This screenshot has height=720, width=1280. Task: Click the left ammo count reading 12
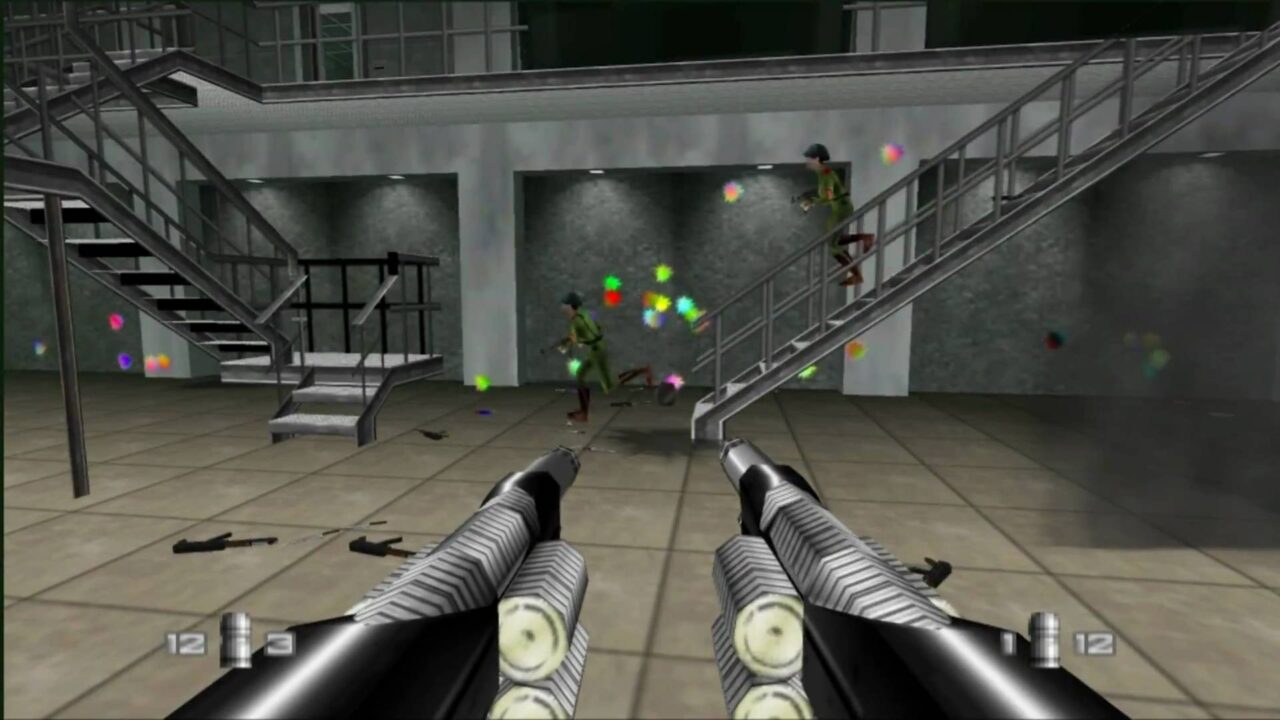pos(186,644)
